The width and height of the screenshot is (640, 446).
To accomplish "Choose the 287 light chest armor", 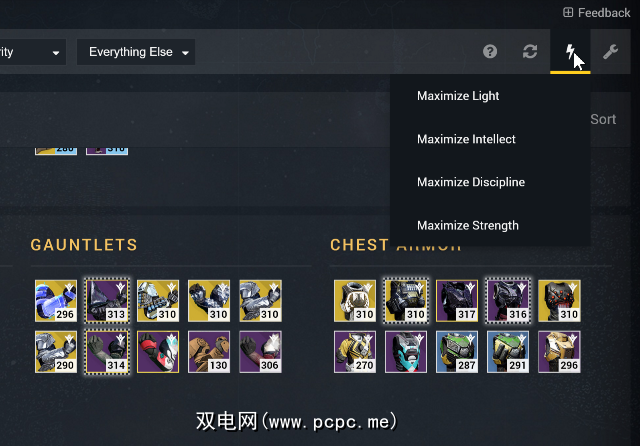I will 457,352.
